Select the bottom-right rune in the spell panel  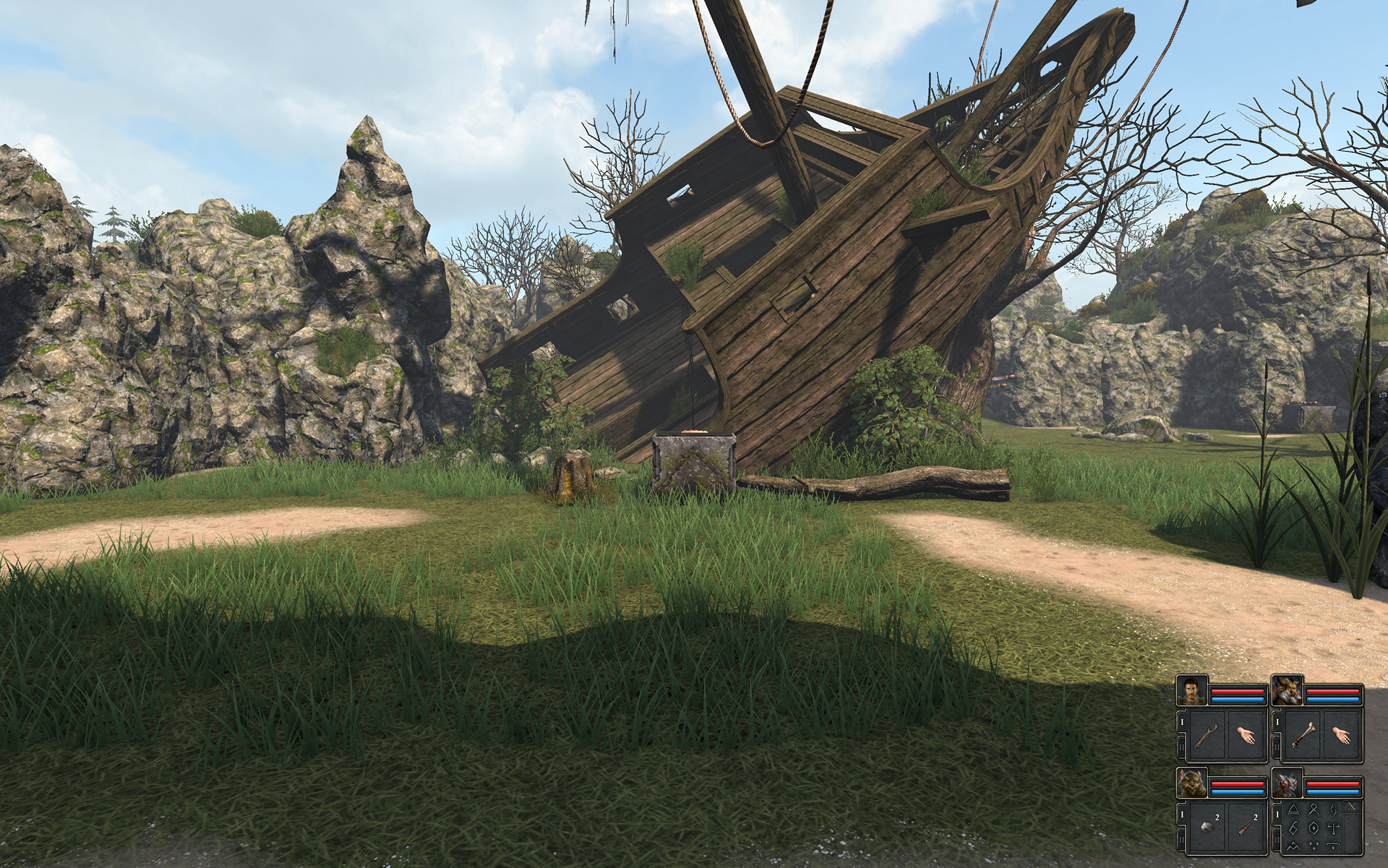point(1333,844)
